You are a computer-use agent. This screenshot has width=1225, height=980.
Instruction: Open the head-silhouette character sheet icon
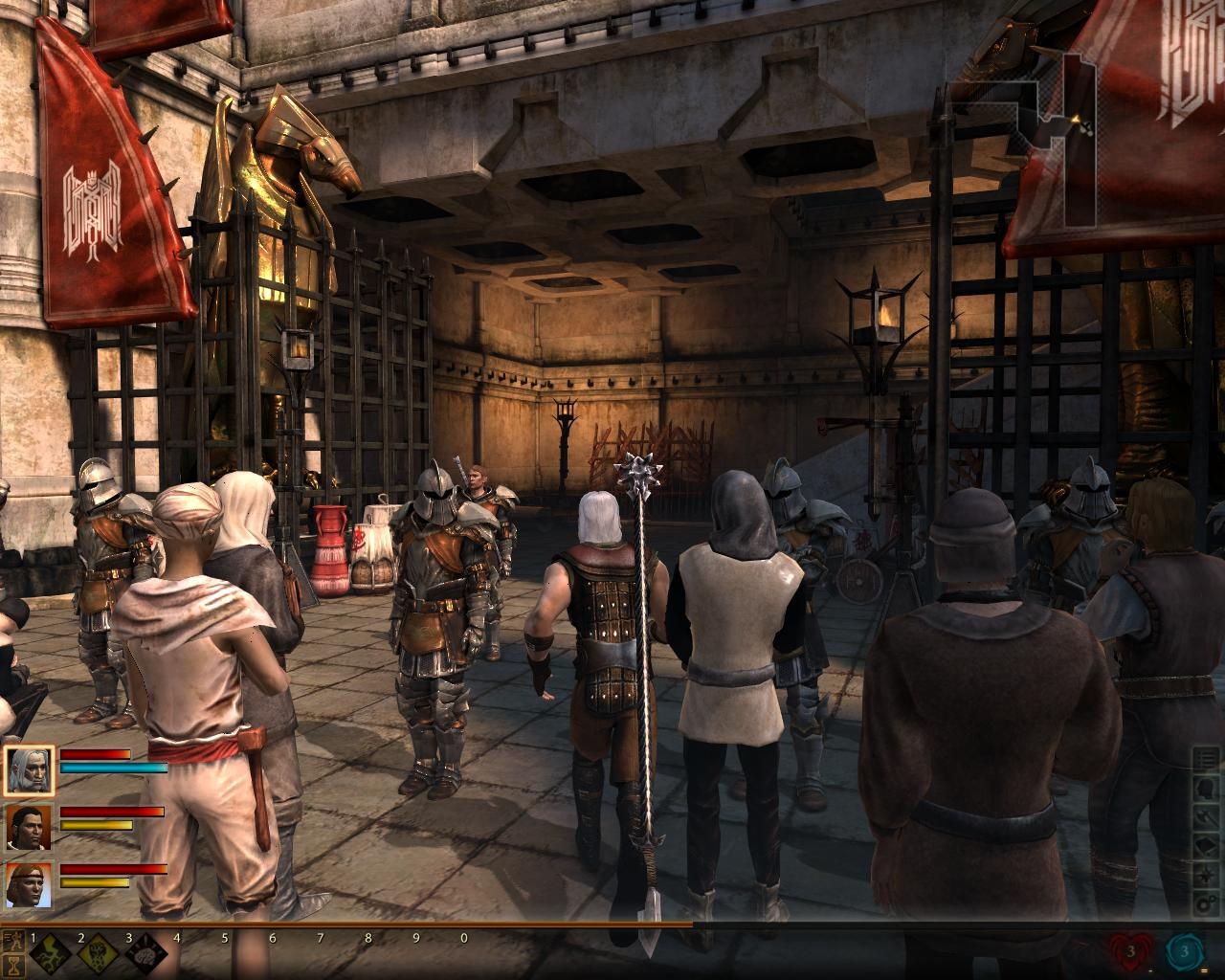point(1207,791)
